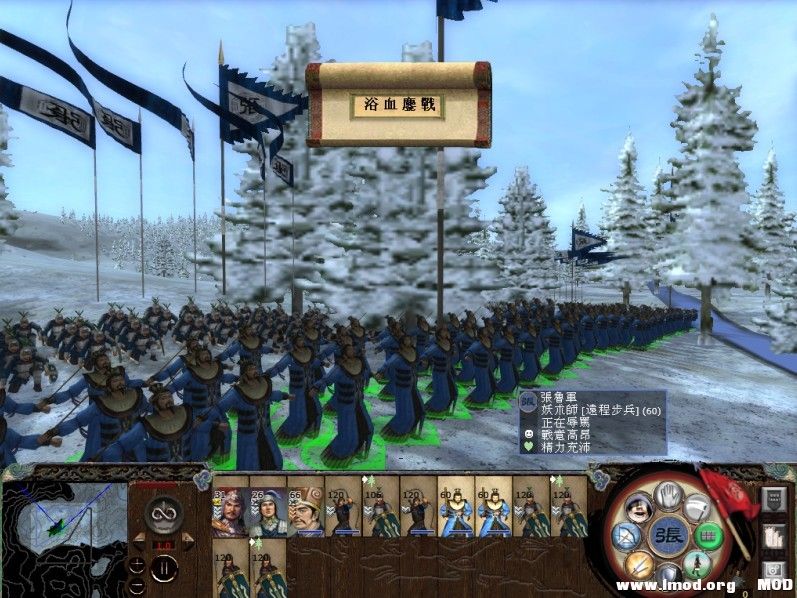Zoom out the minimap with minus button

coord(136,584)
